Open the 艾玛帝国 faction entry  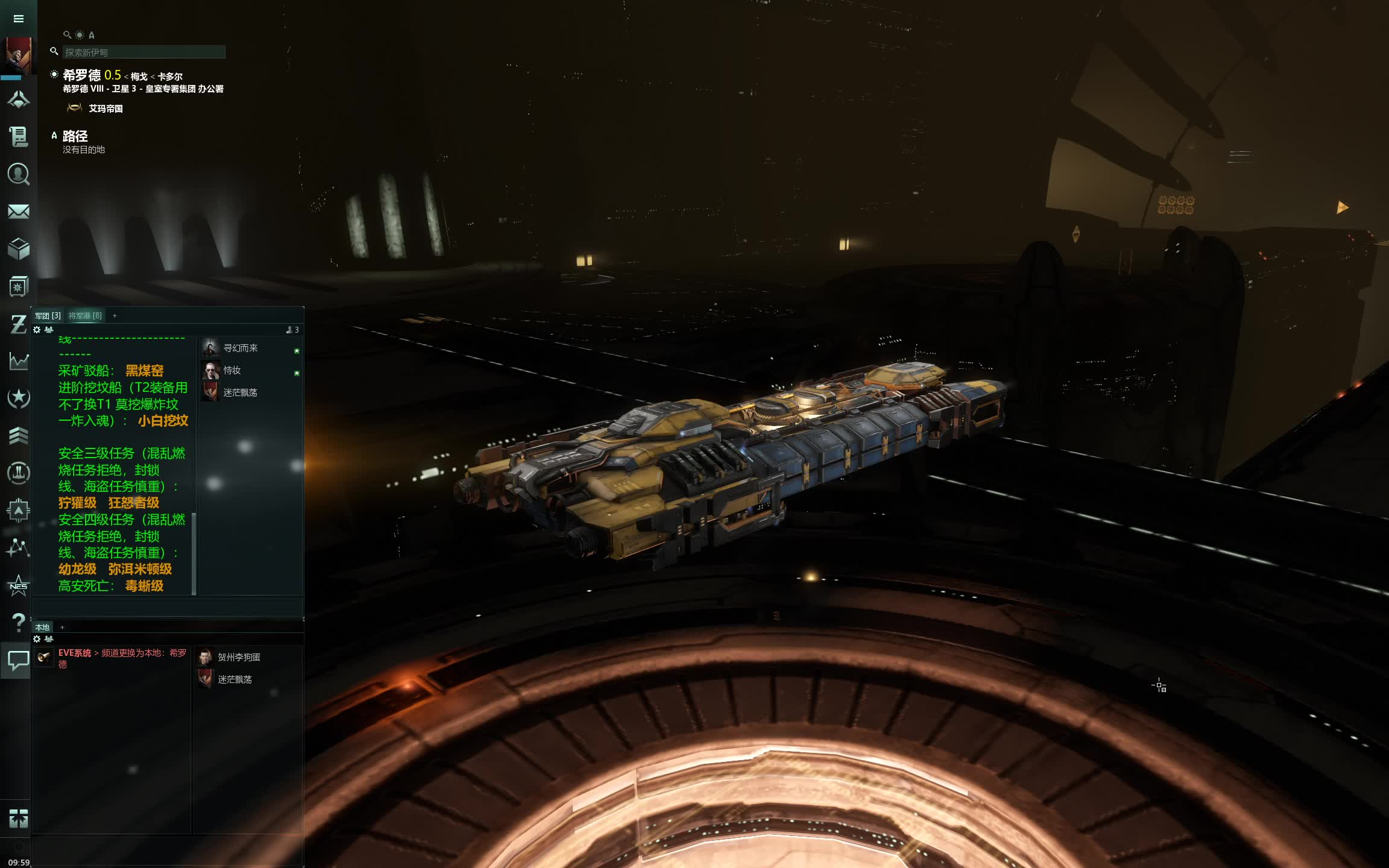pos(106,108)
